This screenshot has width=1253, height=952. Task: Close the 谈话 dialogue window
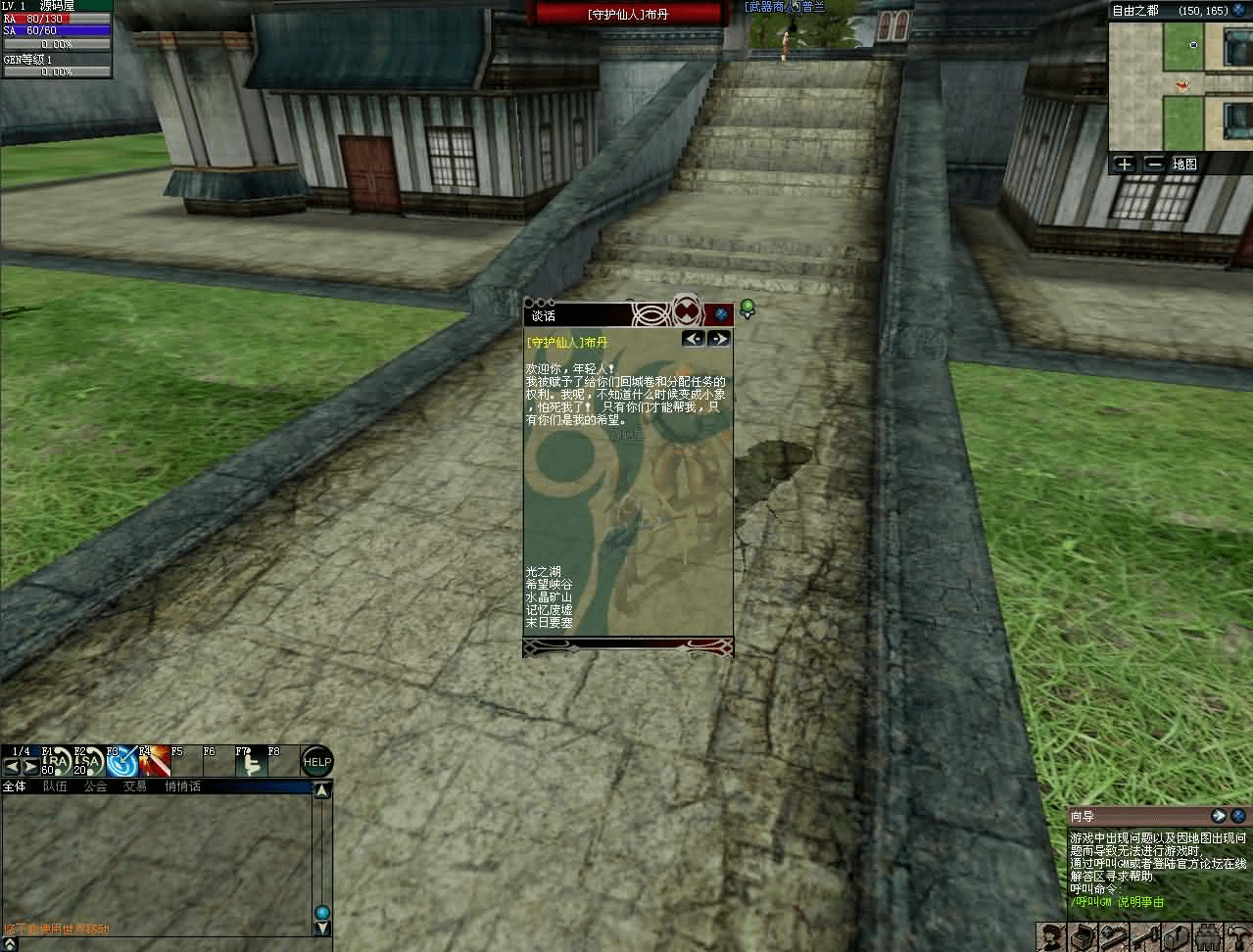coord(721,313)
